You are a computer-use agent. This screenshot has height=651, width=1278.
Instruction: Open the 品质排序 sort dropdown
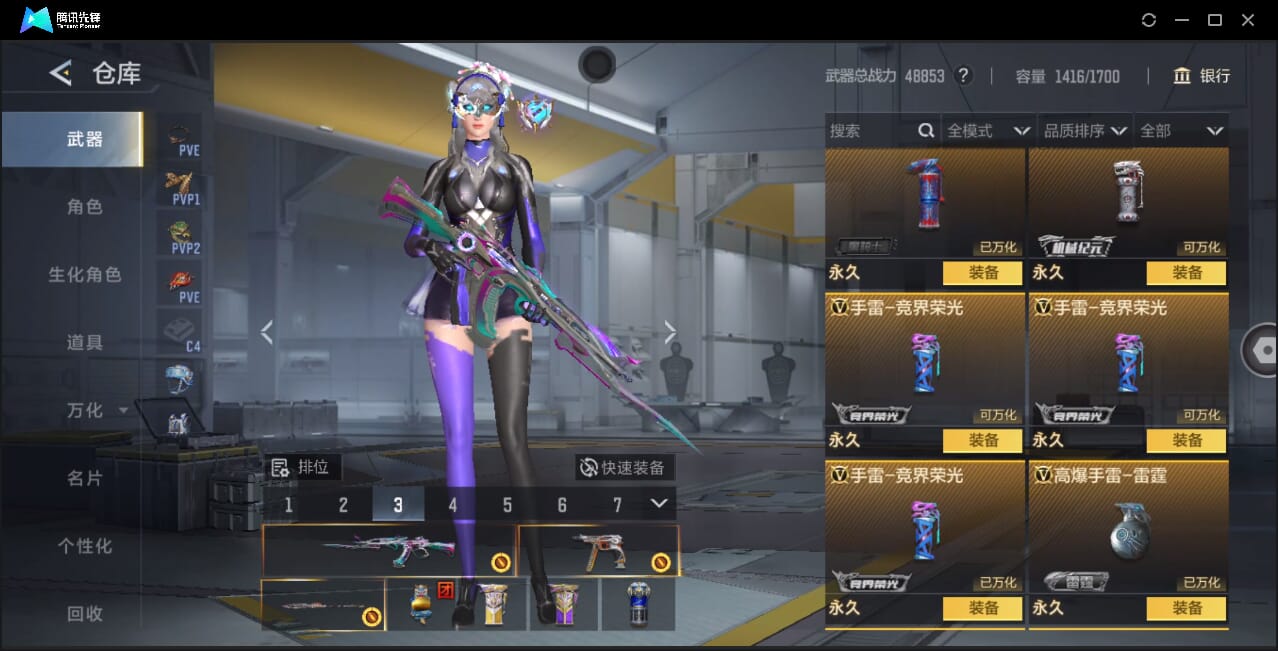coord(1085,131)
